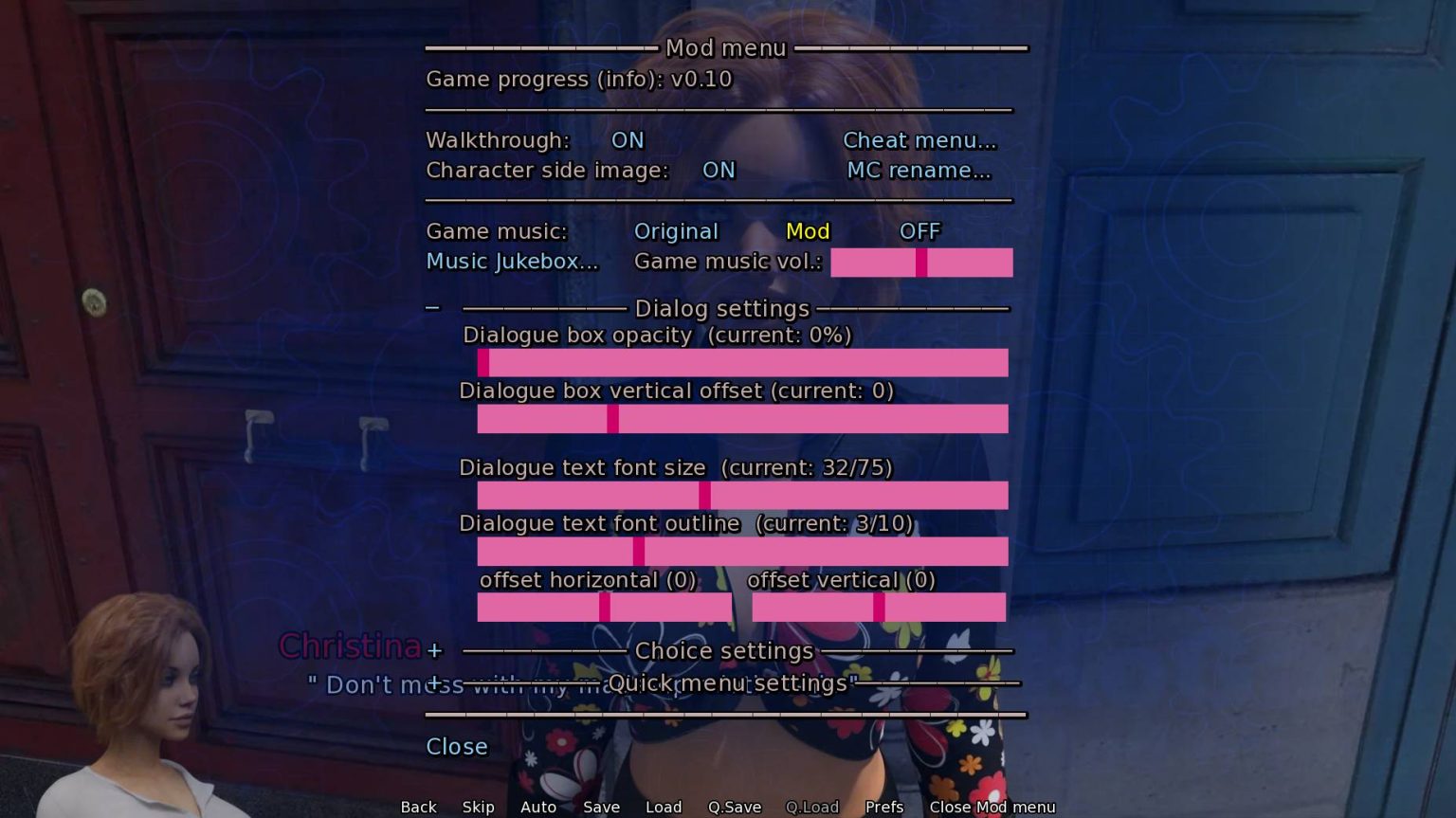The width and height of the screenshot is (1456, 818).
Task: Set the Dialogue box opacity slider
Action: pyautogui.click(x=742, y=363)
